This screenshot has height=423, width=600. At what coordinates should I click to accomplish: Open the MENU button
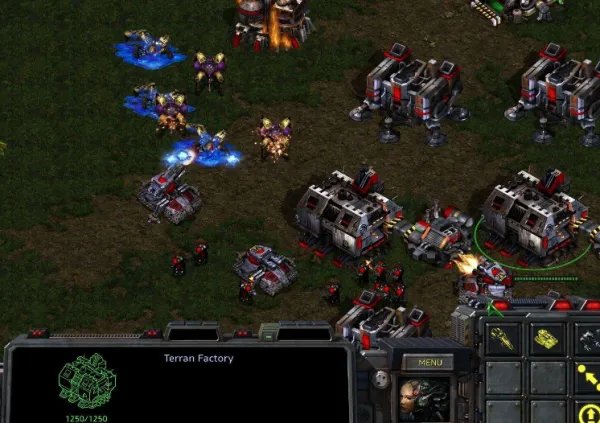point(429,362)
